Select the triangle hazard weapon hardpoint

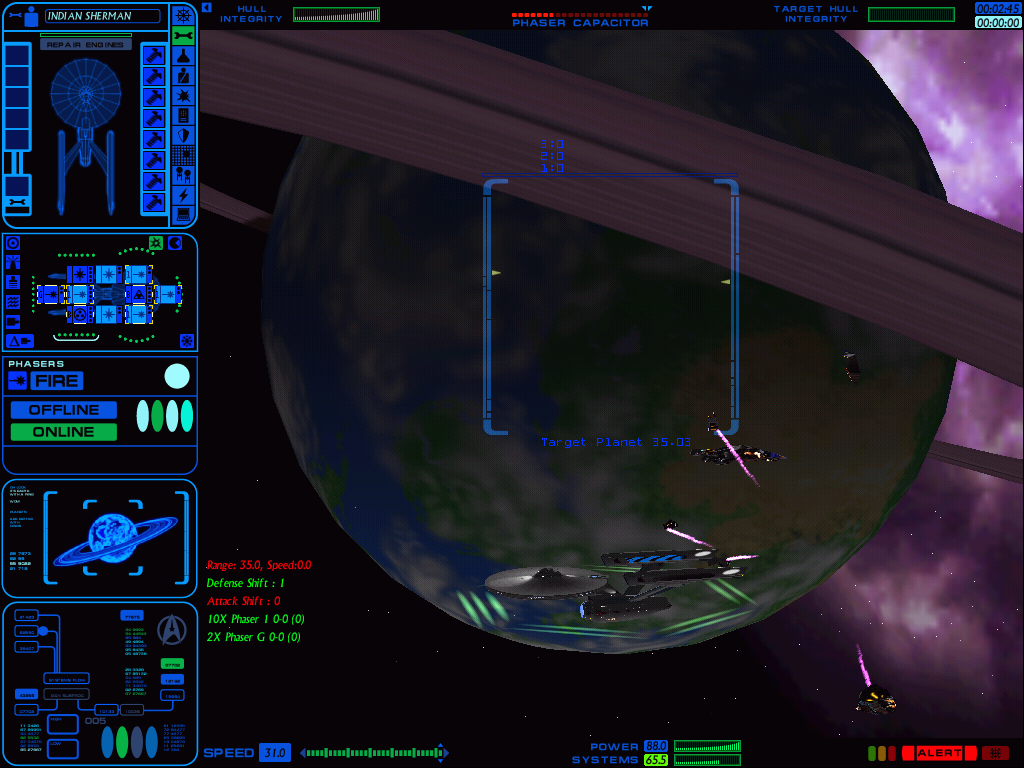point(138,294)
